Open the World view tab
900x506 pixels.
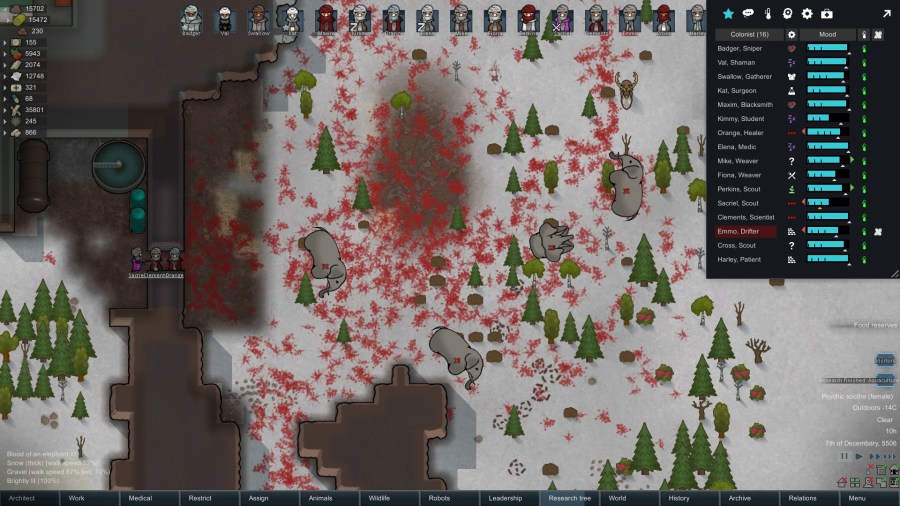tap(617, 497)
